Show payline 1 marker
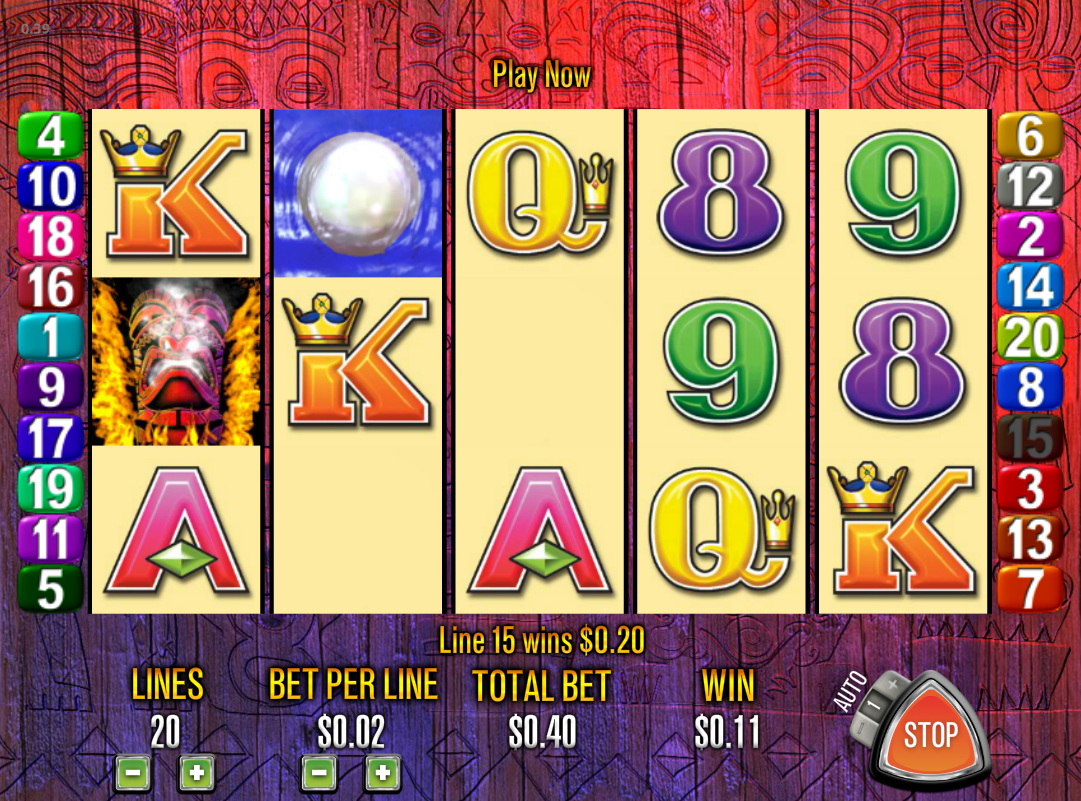This screenshot has height=801, width=1081. tap(50, 338)
